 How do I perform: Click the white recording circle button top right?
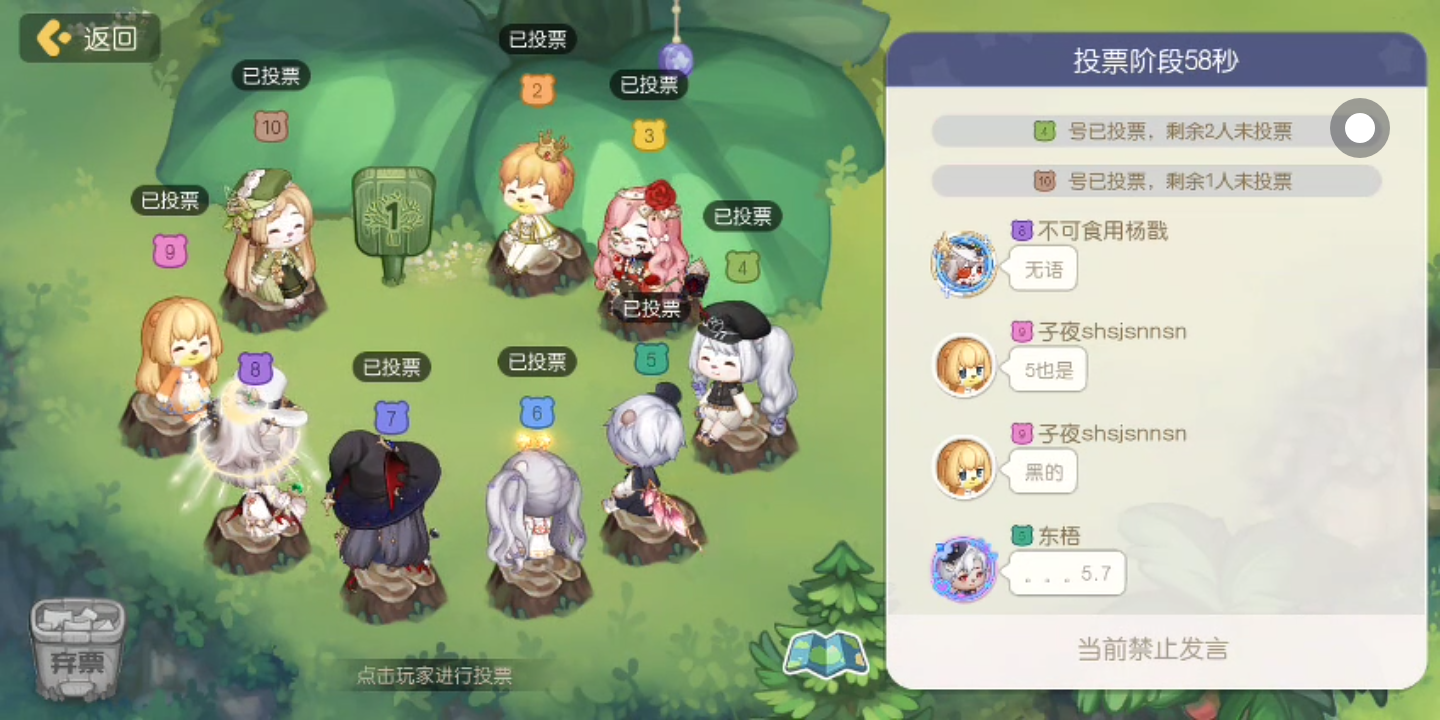click(x=1359, y=129)
